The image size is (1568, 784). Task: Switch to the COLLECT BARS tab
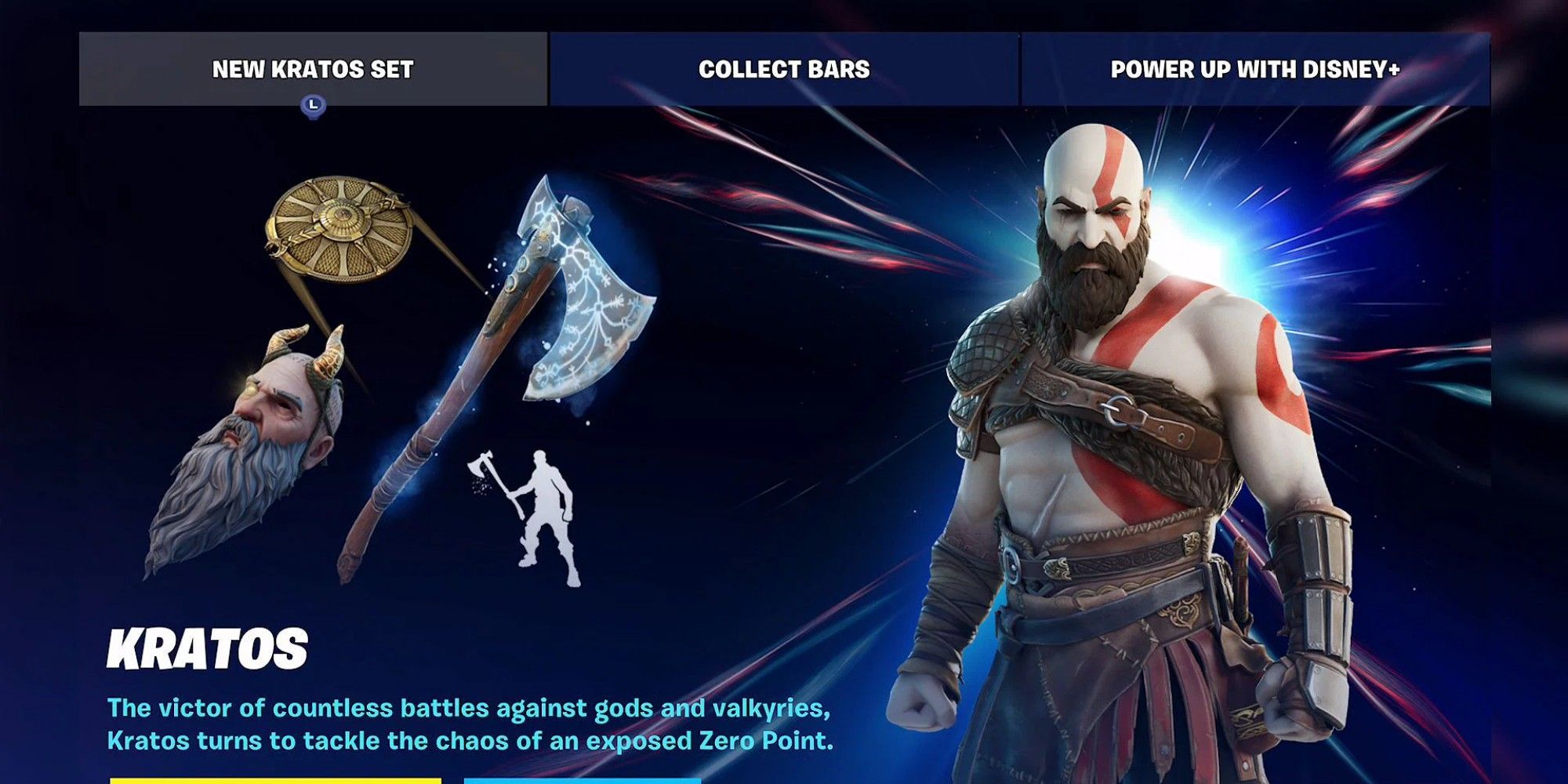pyautogui.click(x=784, y=69)
